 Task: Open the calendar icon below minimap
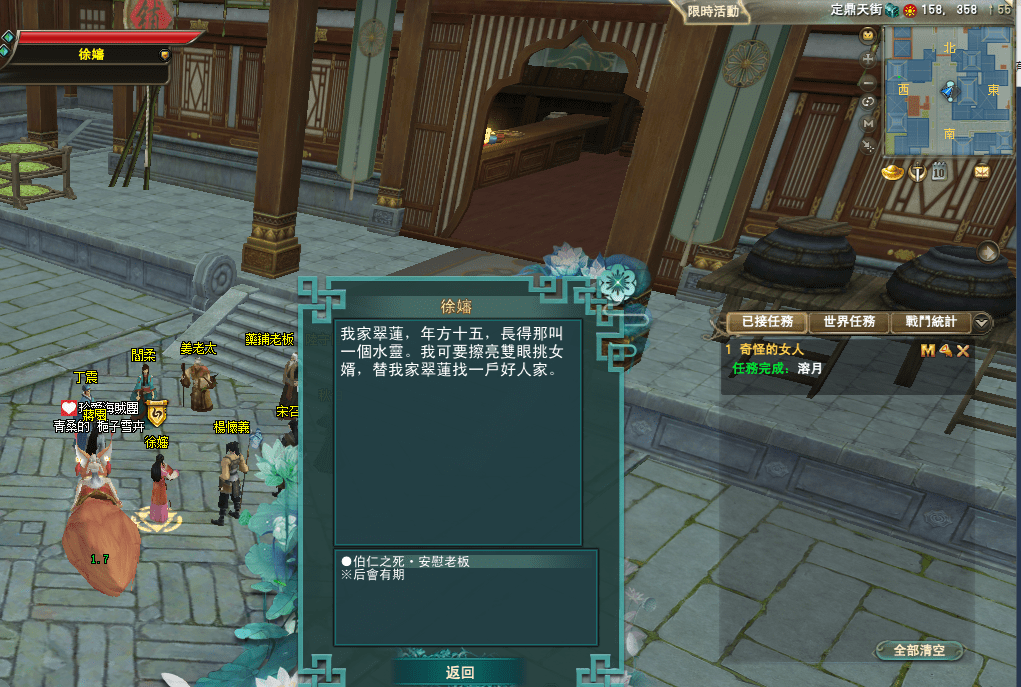tap(939, 172)
